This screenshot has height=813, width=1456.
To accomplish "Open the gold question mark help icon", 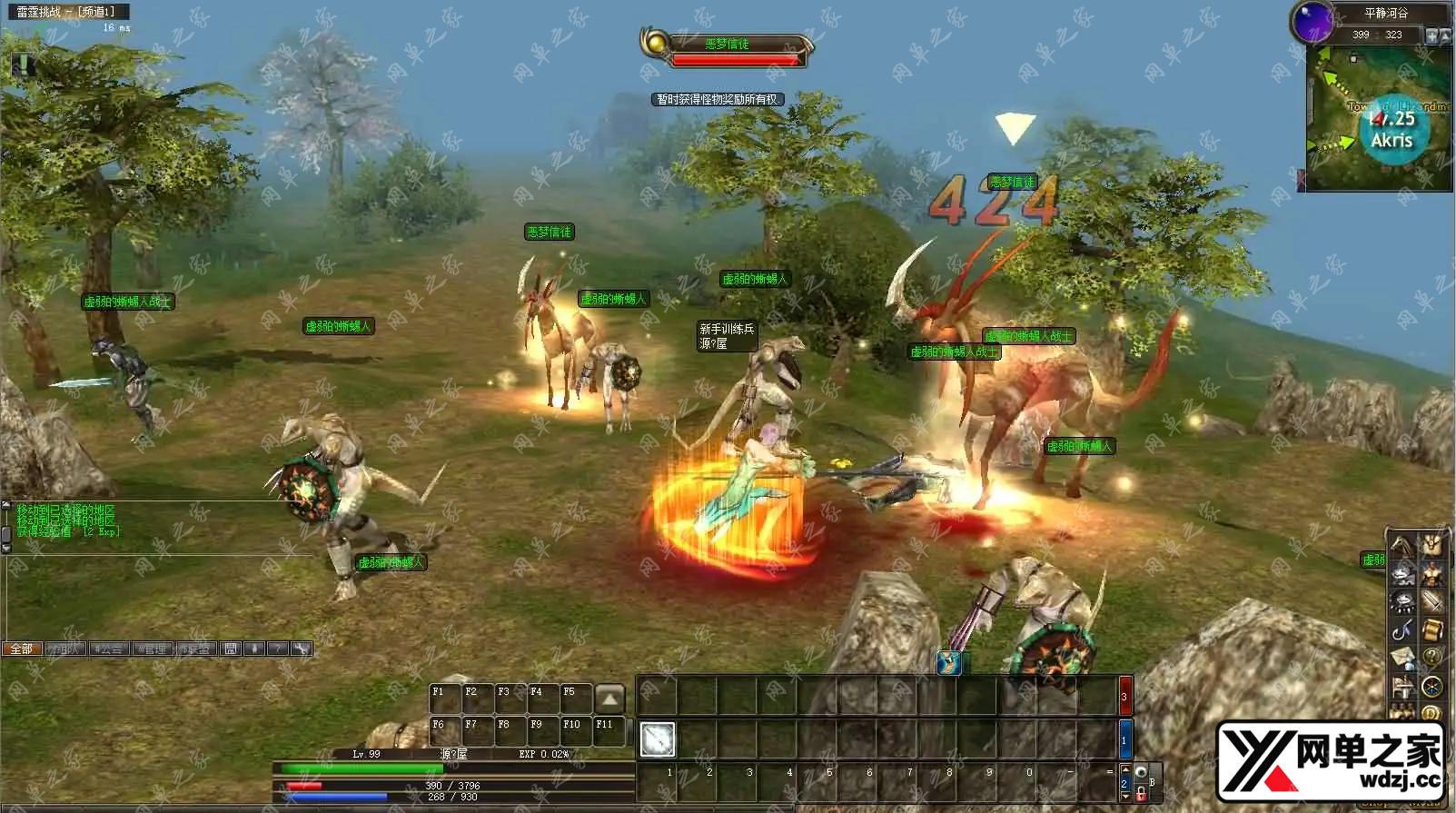I will [1431, 657].
